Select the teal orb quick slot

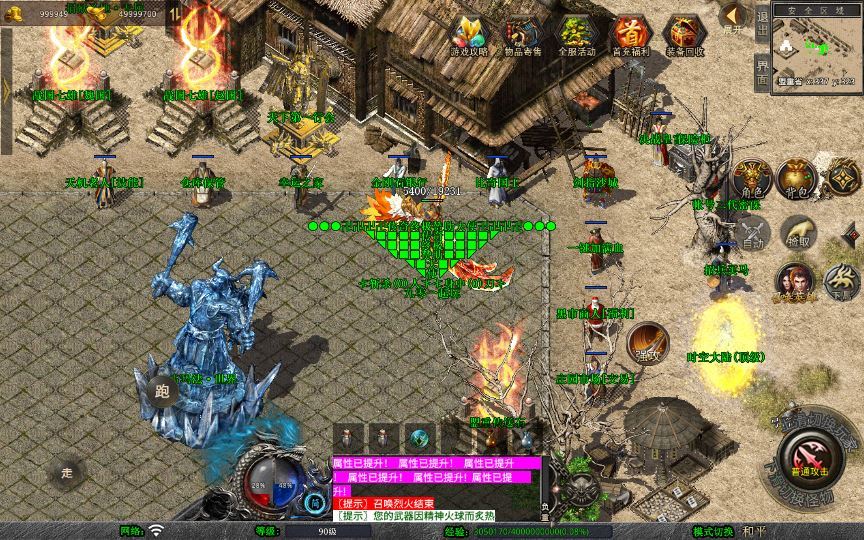pyautogui.click(x=416, y=437)
